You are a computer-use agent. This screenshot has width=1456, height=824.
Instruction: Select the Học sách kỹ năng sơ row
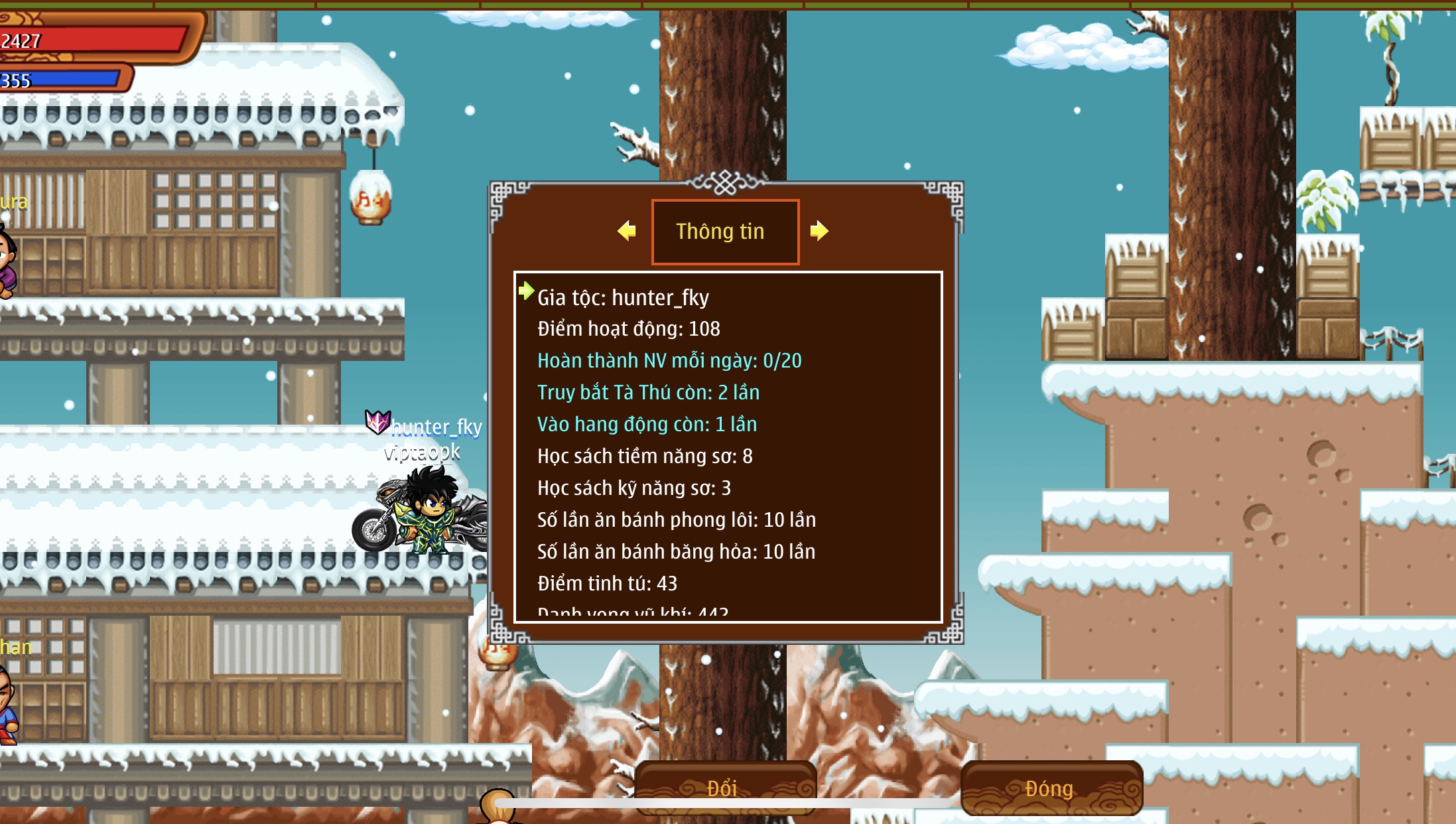633,488
